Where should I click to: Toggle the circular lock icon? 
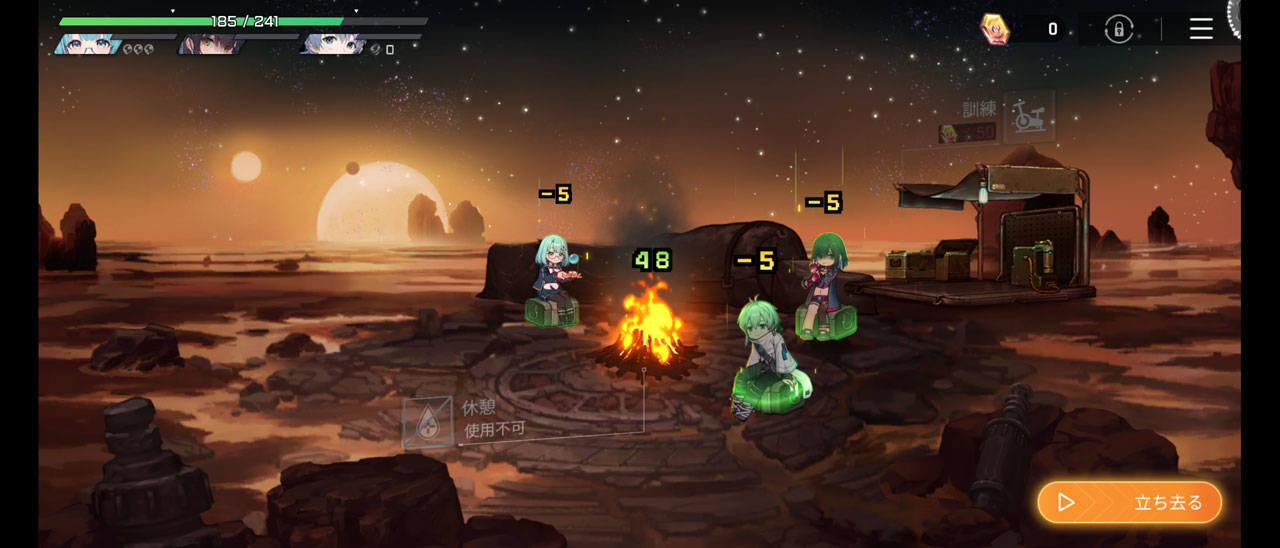1118,29
